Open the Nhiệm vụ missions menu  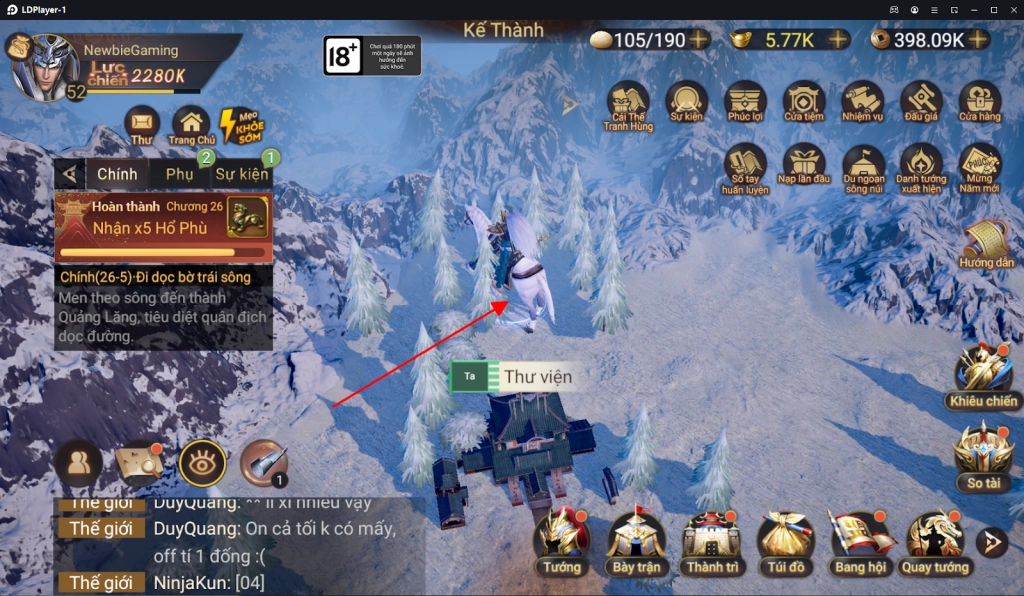point(862,104)
